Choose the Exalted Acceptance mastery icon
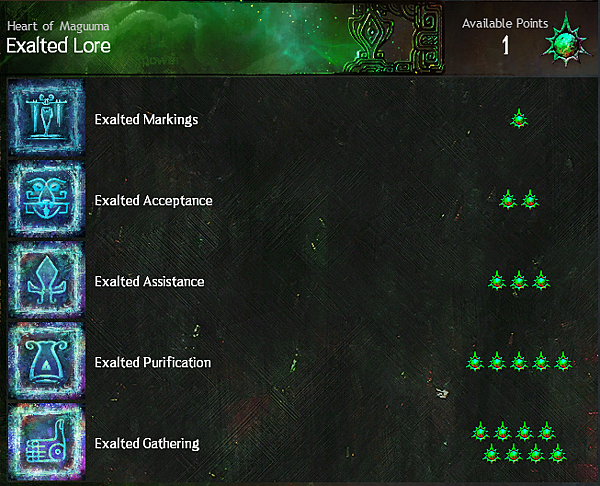The height and width of the screenshot is (486, 600). [x=46, y=200]
